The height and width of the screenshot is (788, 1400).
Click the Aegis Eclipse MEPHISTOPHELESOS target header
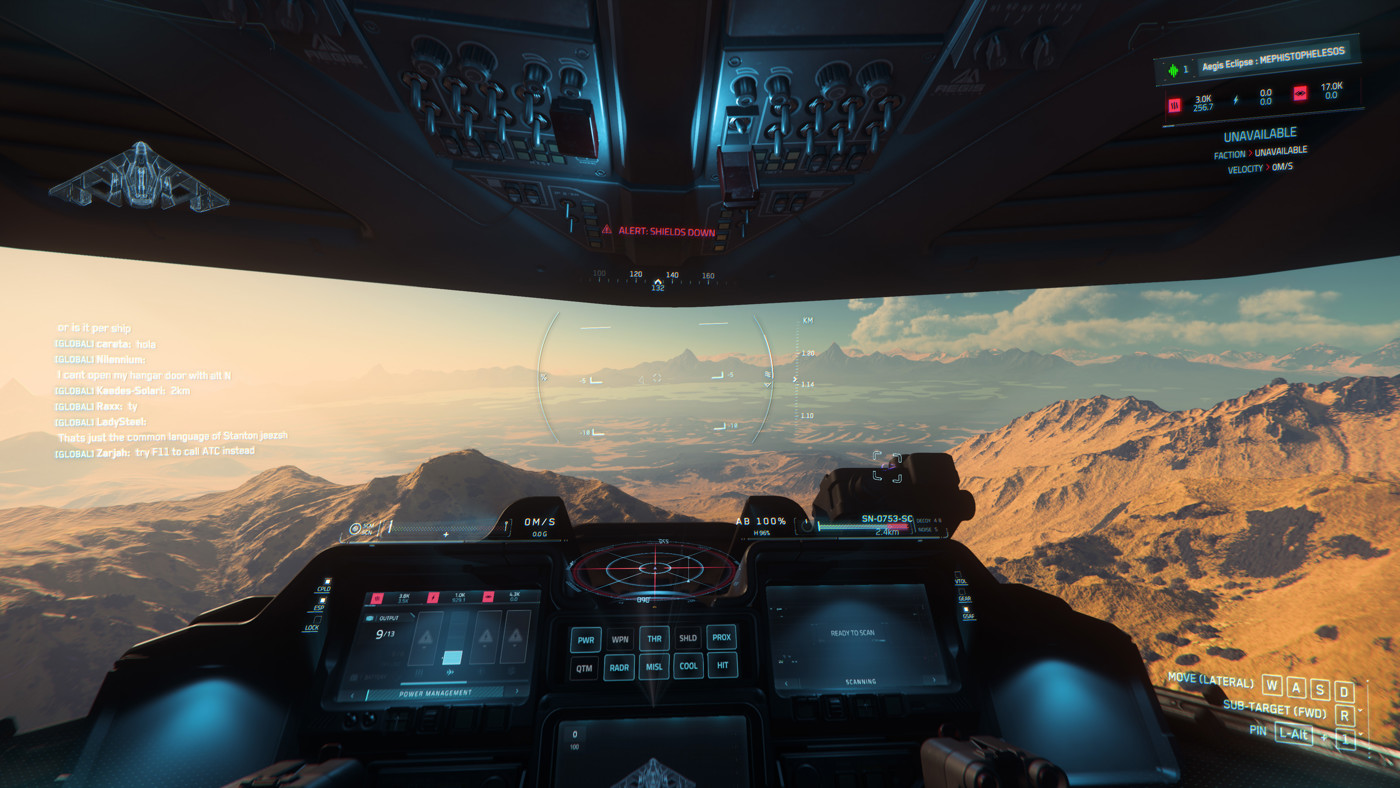click(x=1273, y=59)
